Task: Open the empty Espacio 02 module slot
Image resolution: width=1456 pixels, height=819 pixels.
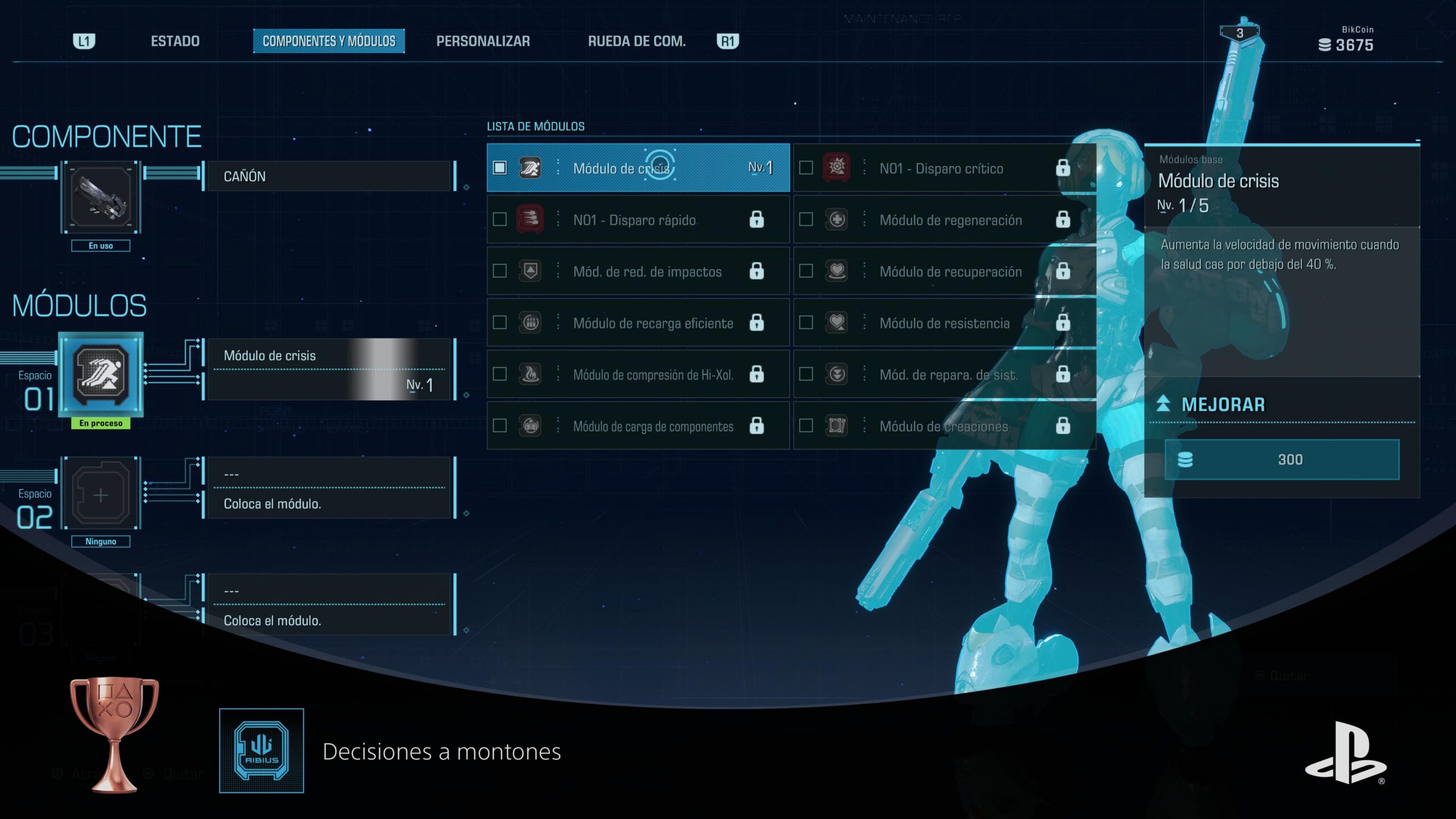Action: click(101, 495)
